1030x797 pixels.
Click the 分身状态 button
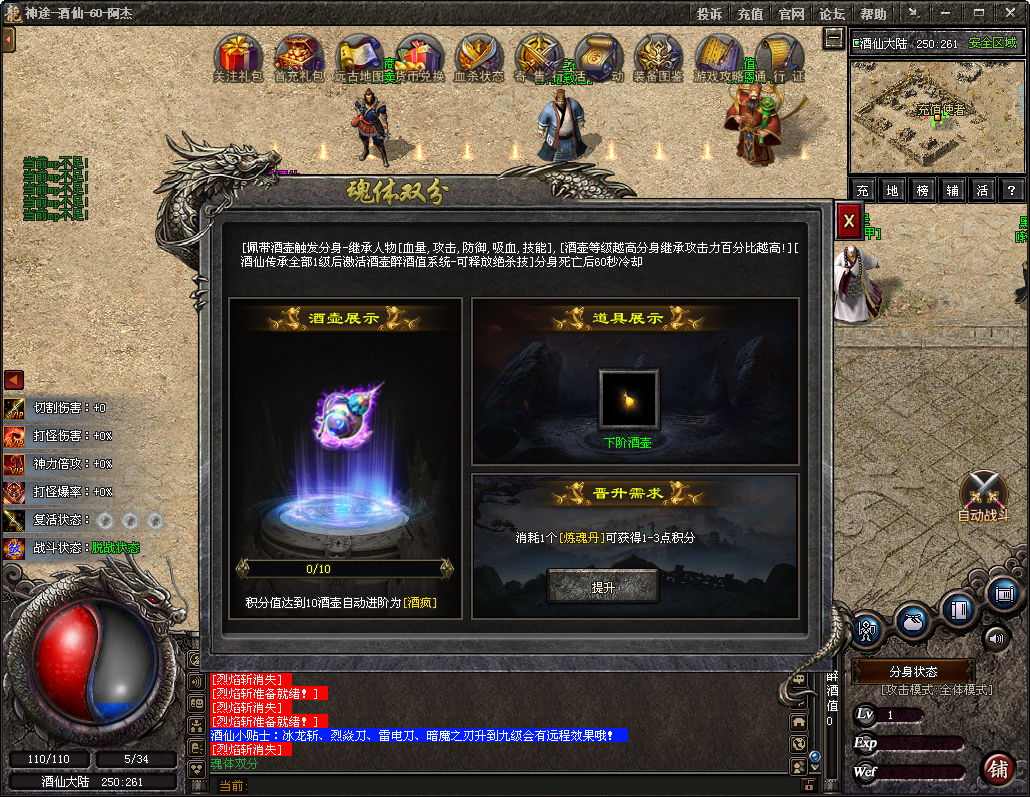(x=912, y=671)
